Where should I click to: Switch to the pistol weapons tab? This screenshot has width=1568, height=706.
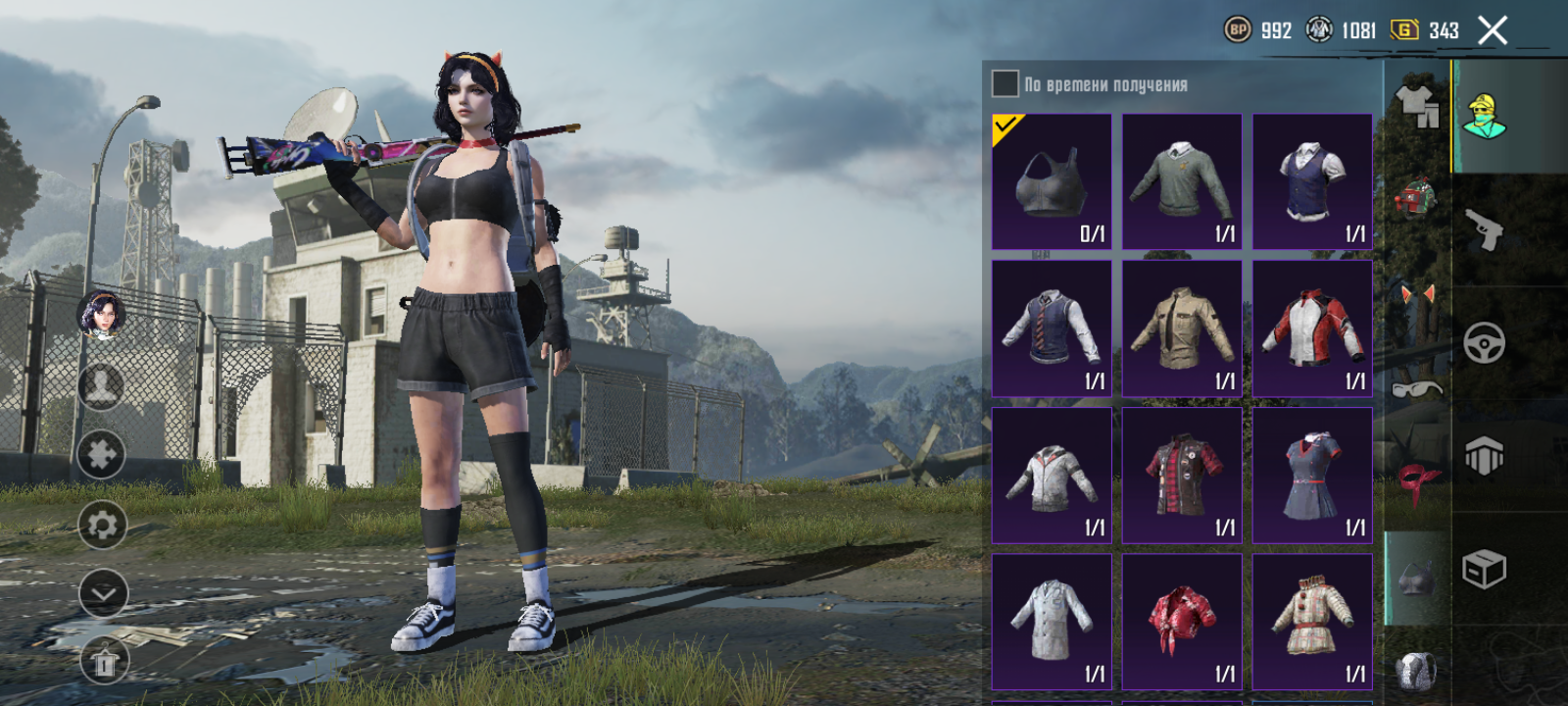coord(1485,229)
